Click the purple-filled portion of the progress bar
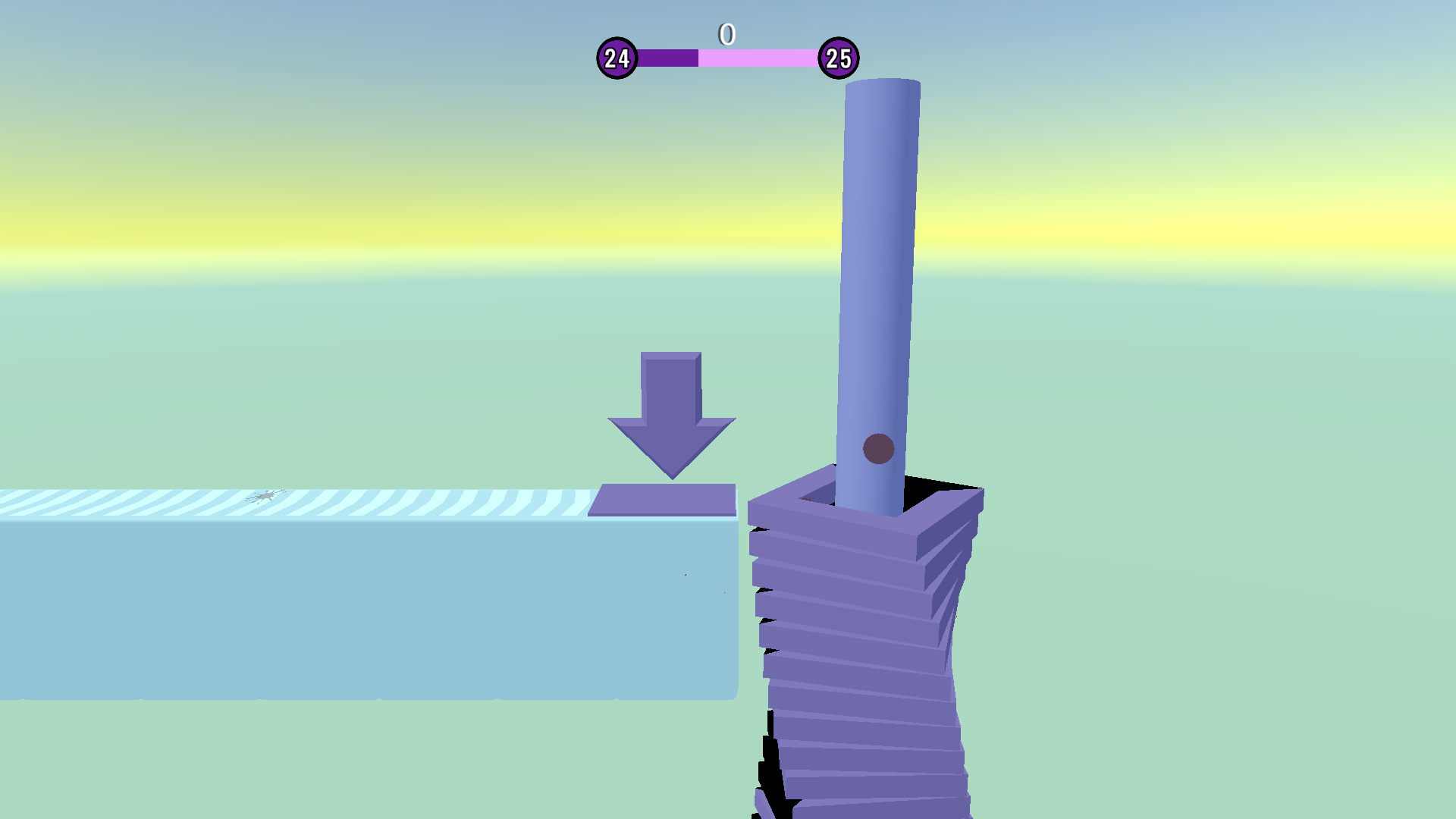The image size is (1456, 819). [x=667, y=56]
